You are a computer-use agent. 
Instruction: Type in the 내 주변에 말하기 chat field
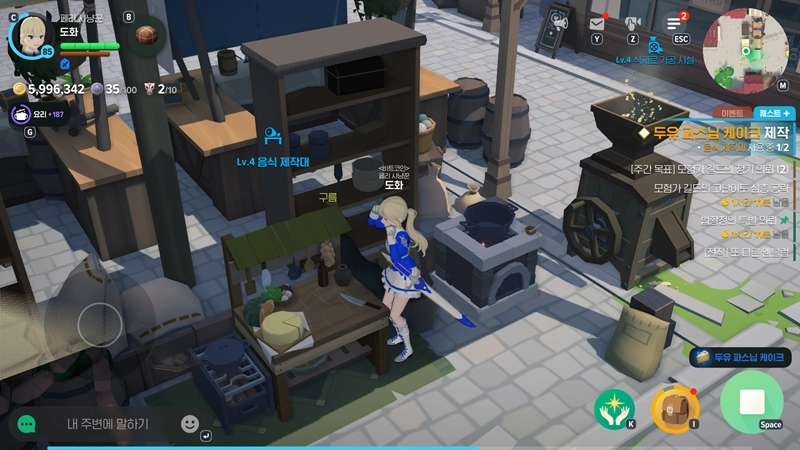[x=107, y=423]
